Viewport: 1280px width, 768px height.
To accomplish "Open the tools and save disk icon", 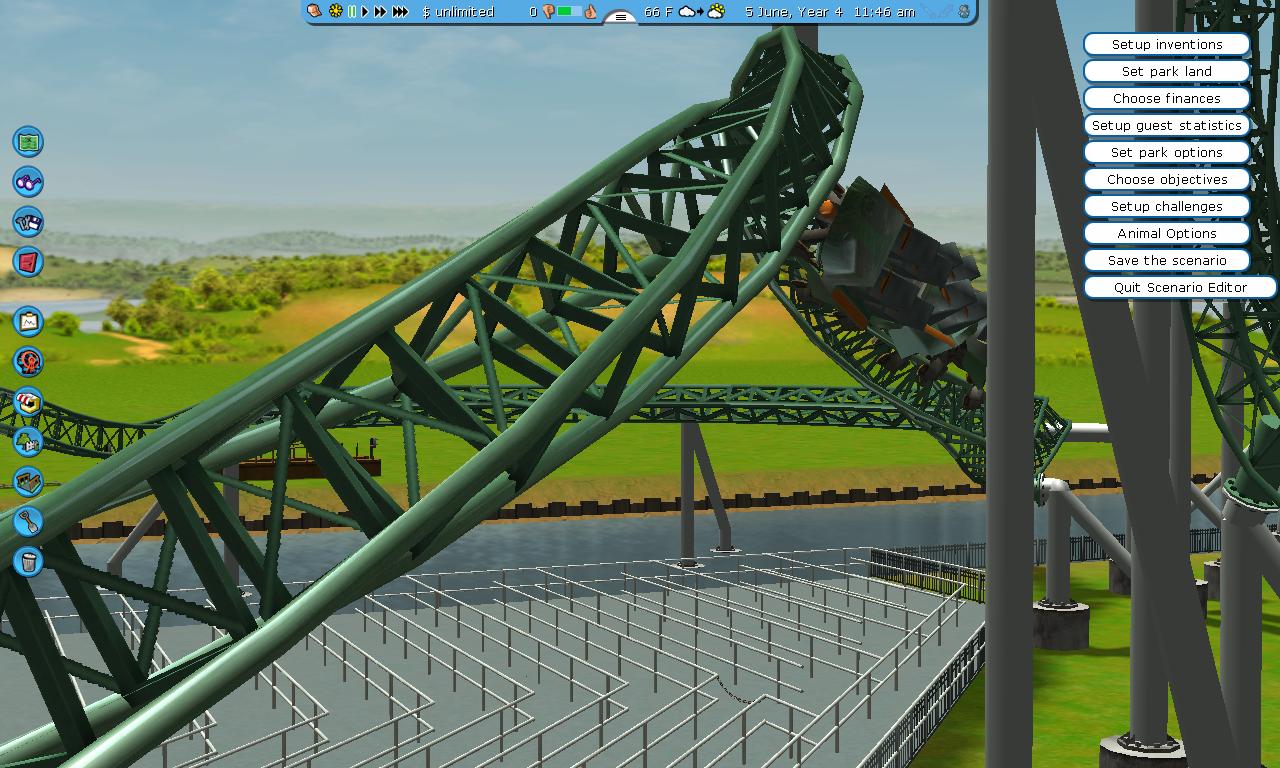I will [28, 222].
